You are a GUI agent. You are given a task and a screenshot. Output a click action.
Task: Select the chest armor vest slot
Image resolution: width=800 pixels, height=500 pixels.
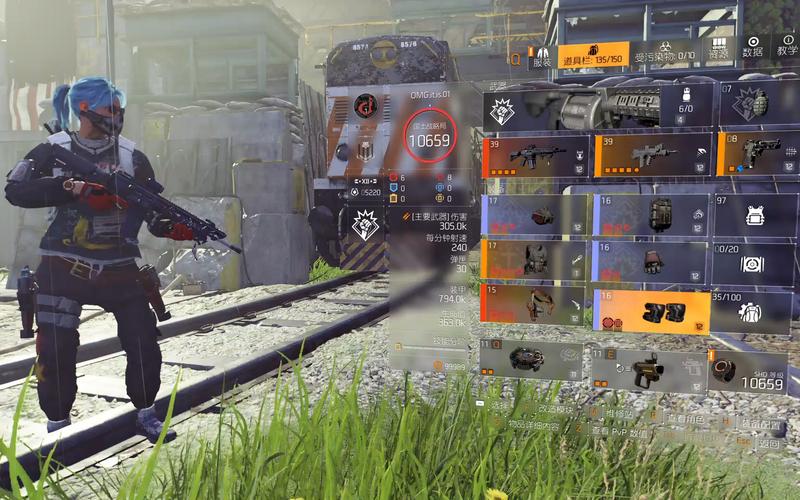click(x=536, y=260)
